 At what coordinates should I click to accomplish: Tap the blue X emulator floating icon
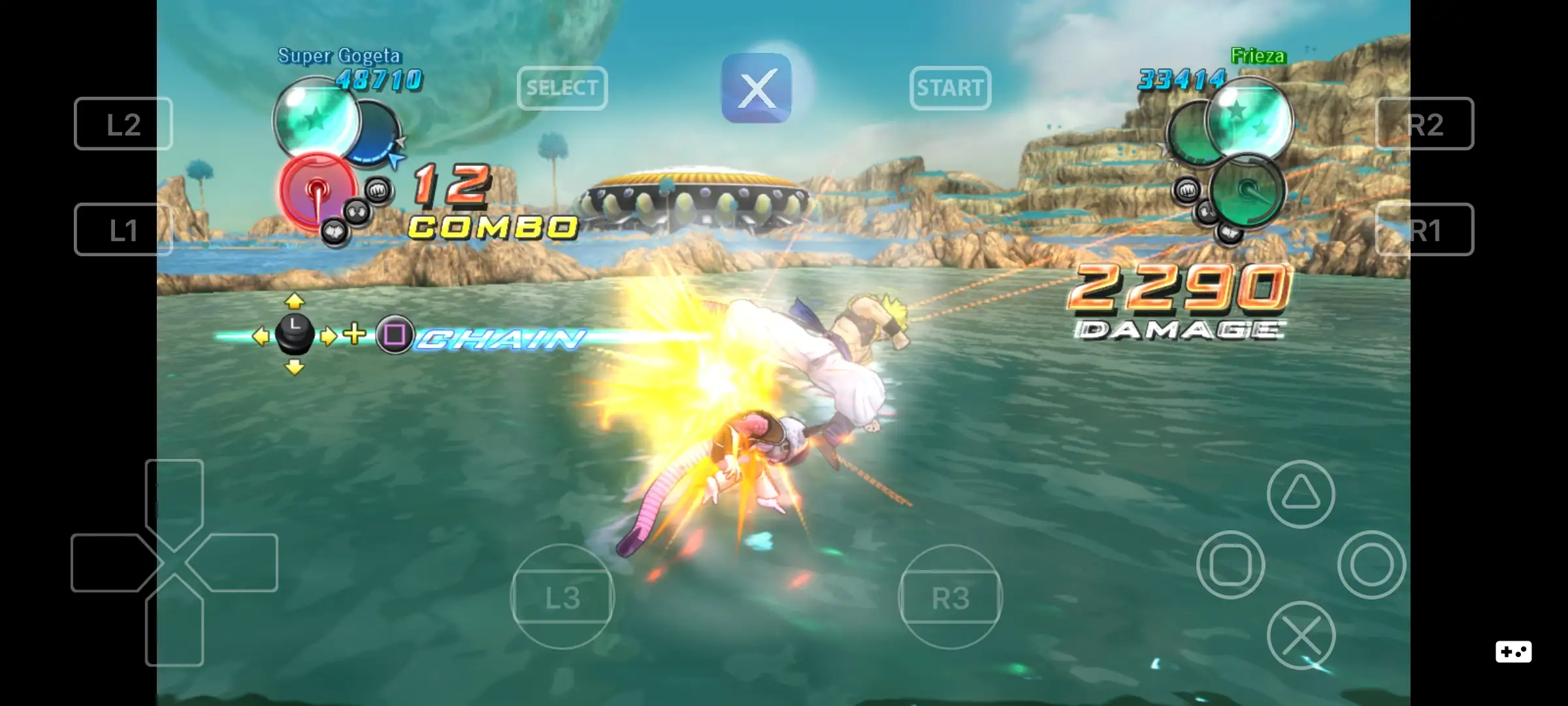point(758,88)
